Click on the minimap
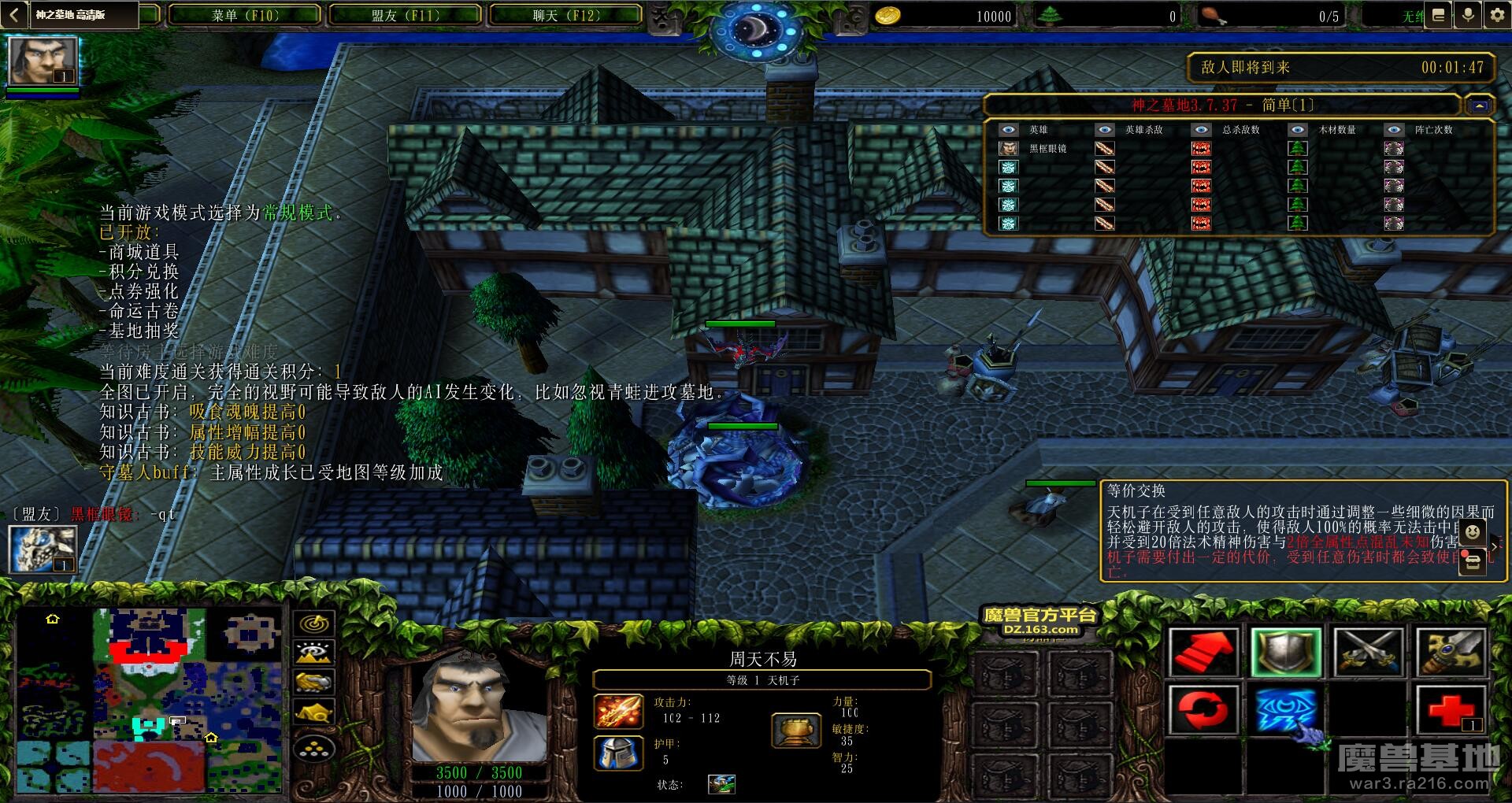 (150, 701)
